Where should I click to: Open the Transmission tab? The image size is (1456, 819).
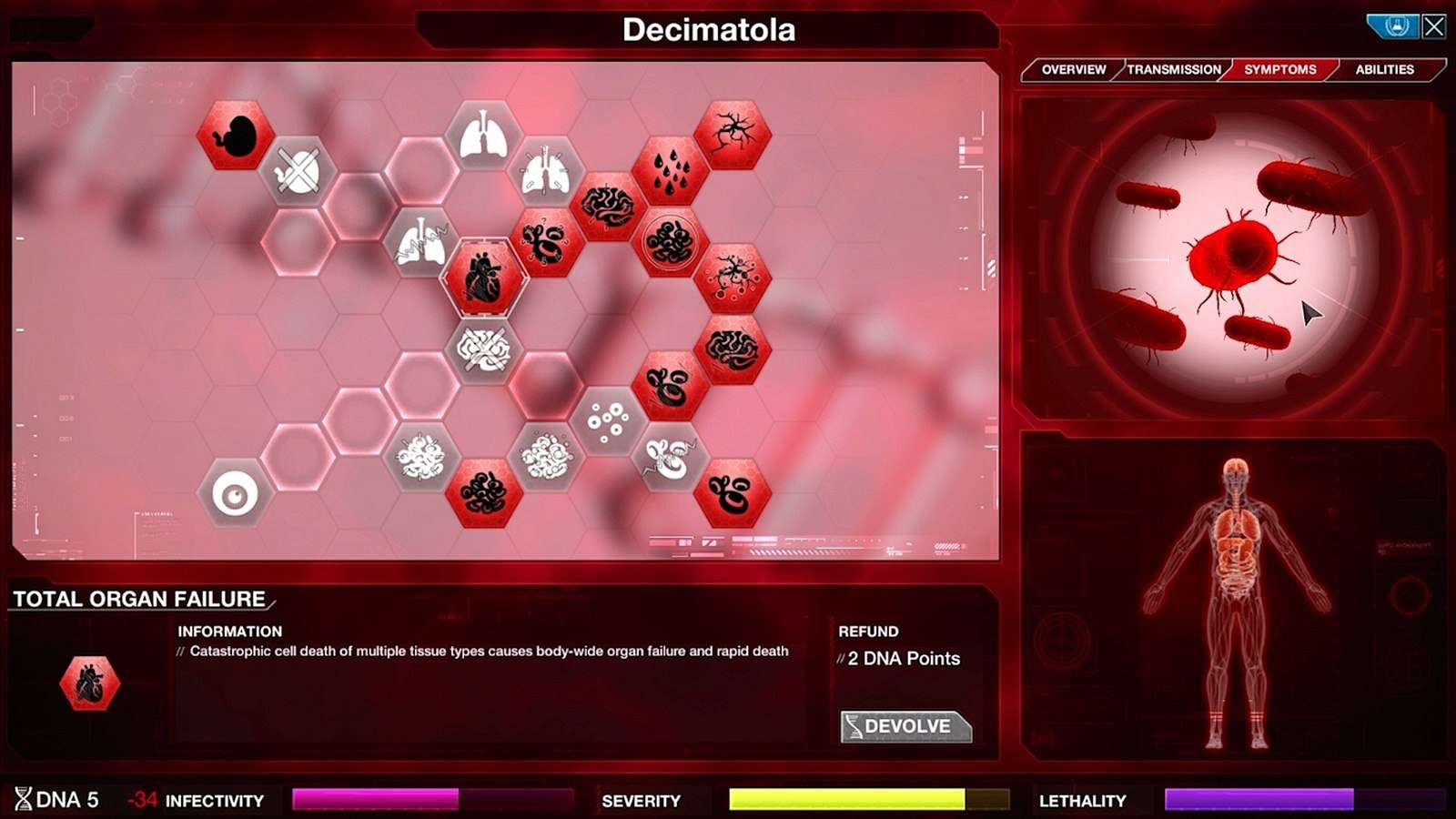click(x=1174, y=70)
